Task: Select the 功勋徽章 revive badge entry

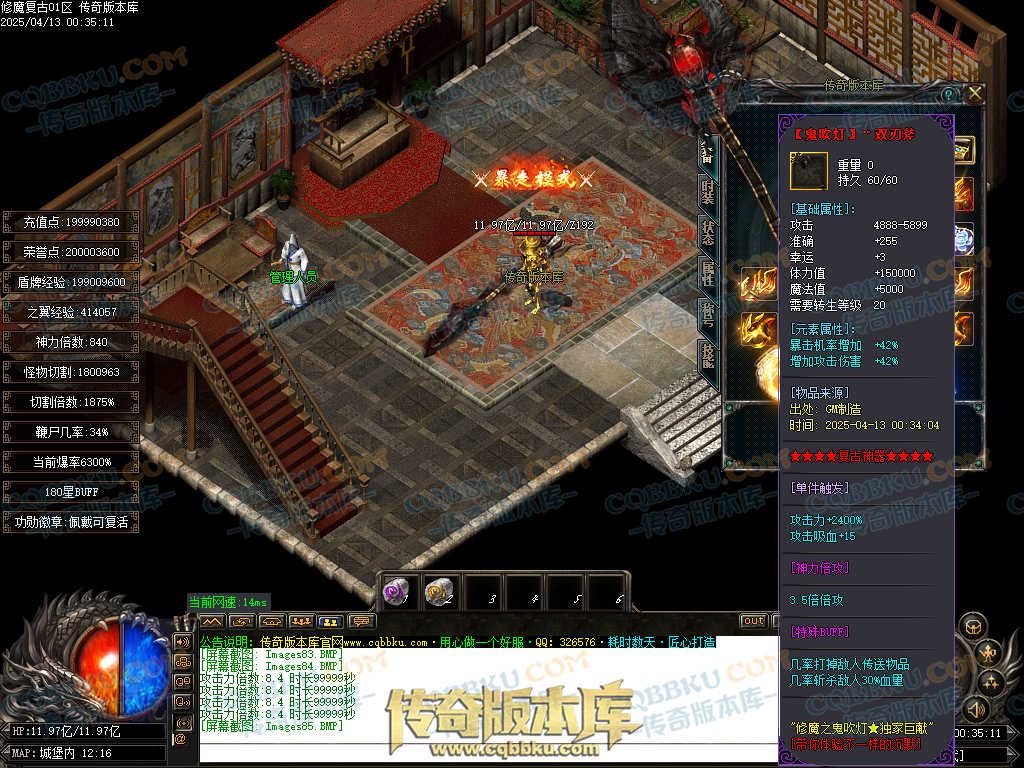Action: [x=70, y=522]
